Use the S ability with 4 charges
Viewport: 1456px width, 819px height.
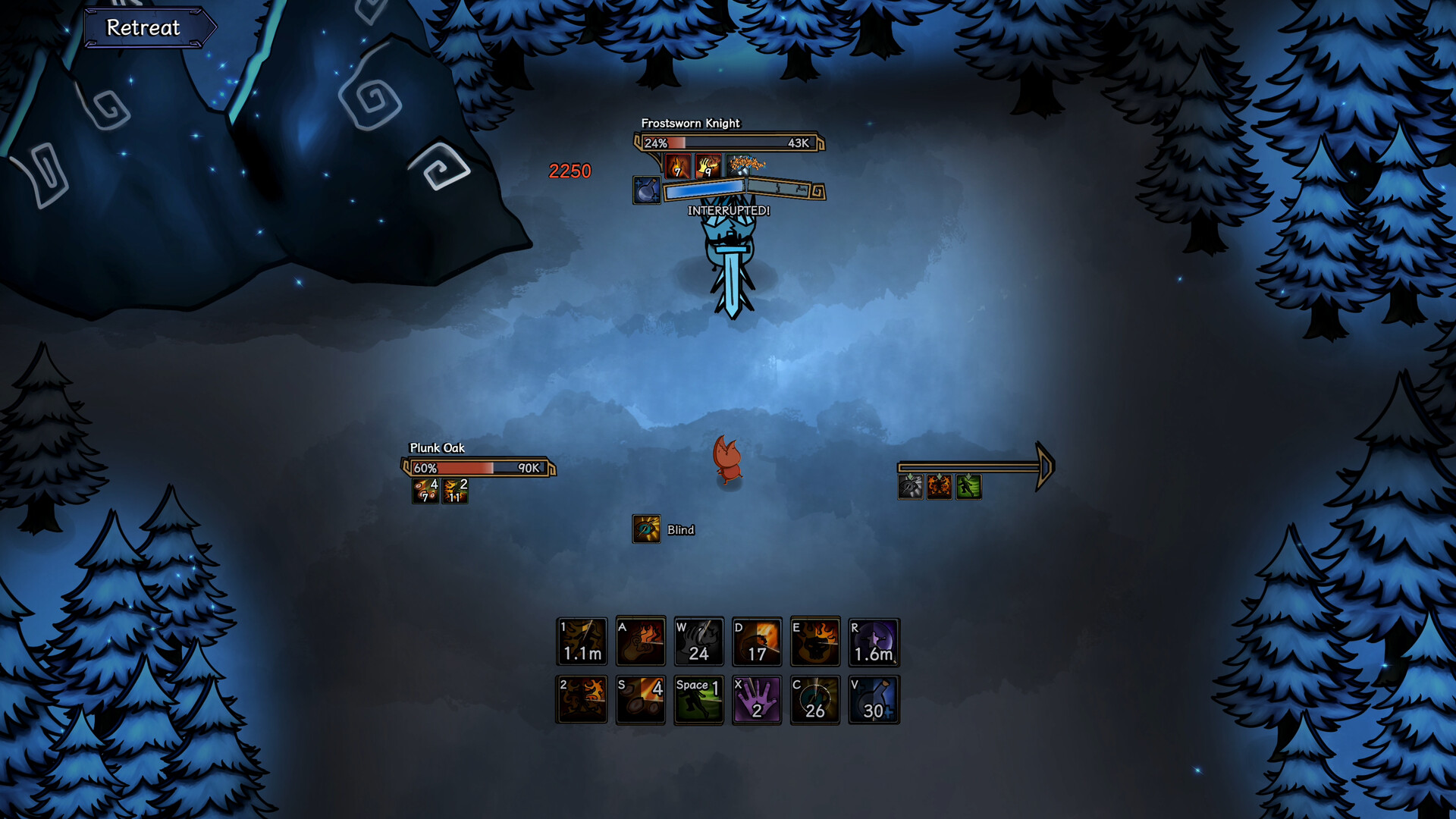(x=640, y=698)
